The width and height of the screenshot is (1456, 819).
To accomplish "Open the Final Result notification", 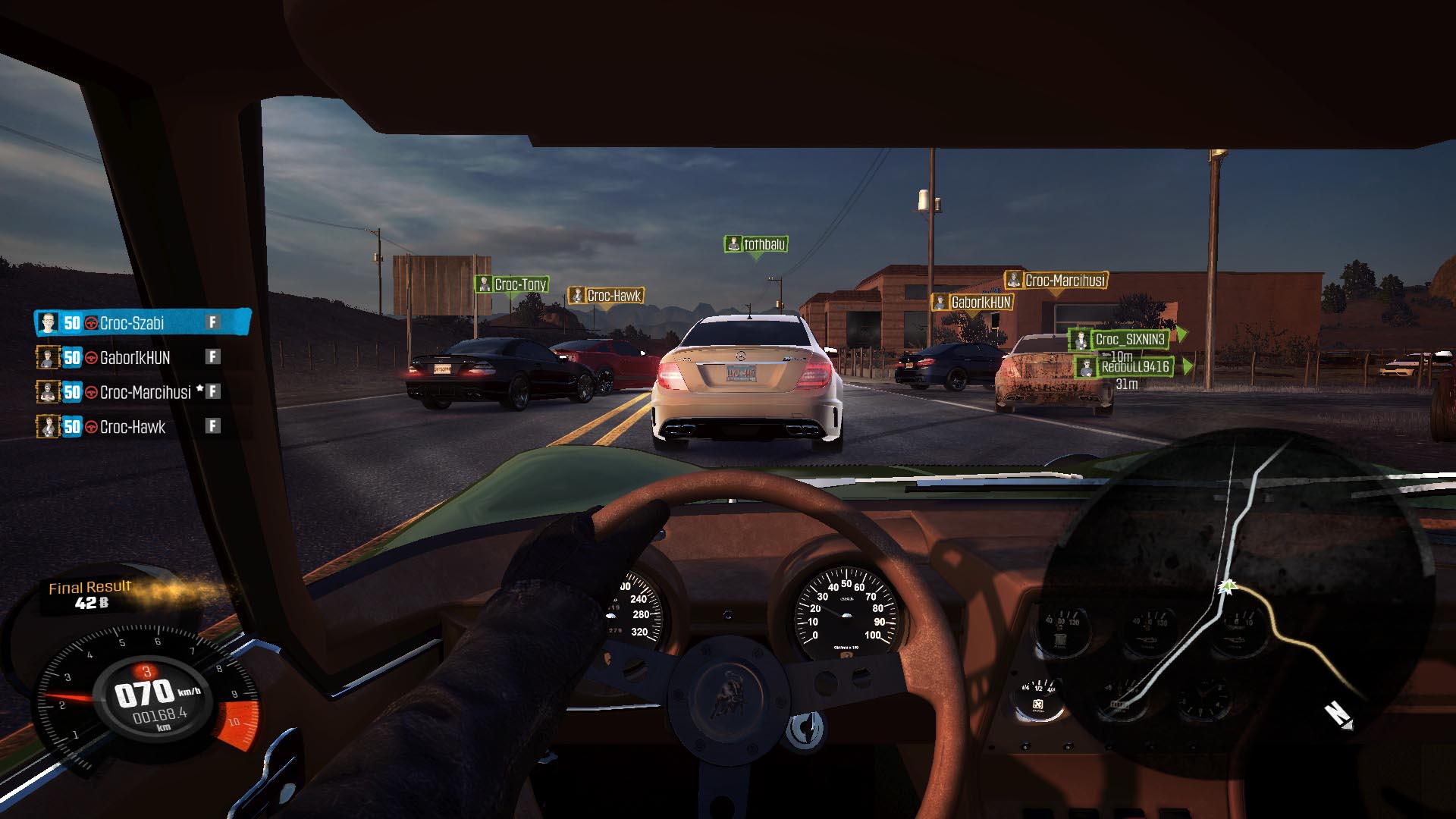I will point(89,595).
